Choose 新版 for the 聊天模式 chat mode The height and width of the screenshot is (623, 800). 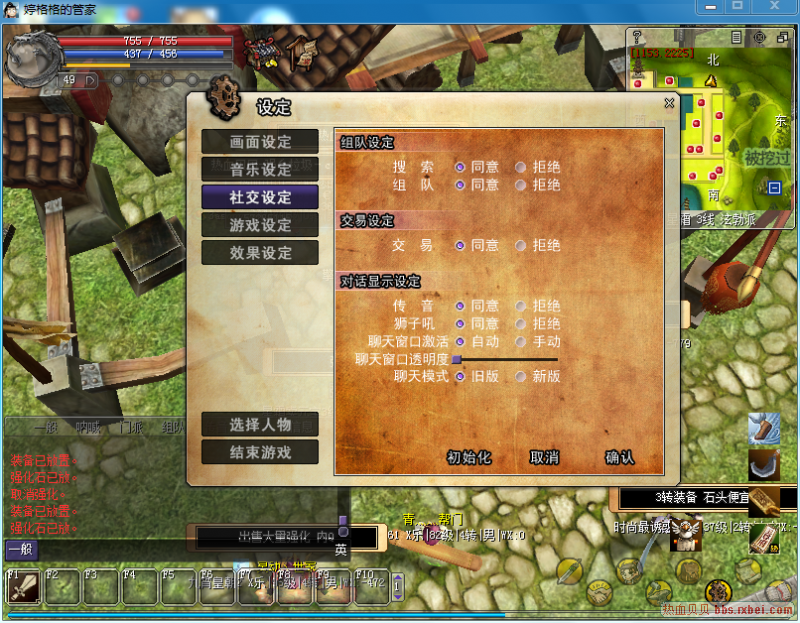[521, 377]
